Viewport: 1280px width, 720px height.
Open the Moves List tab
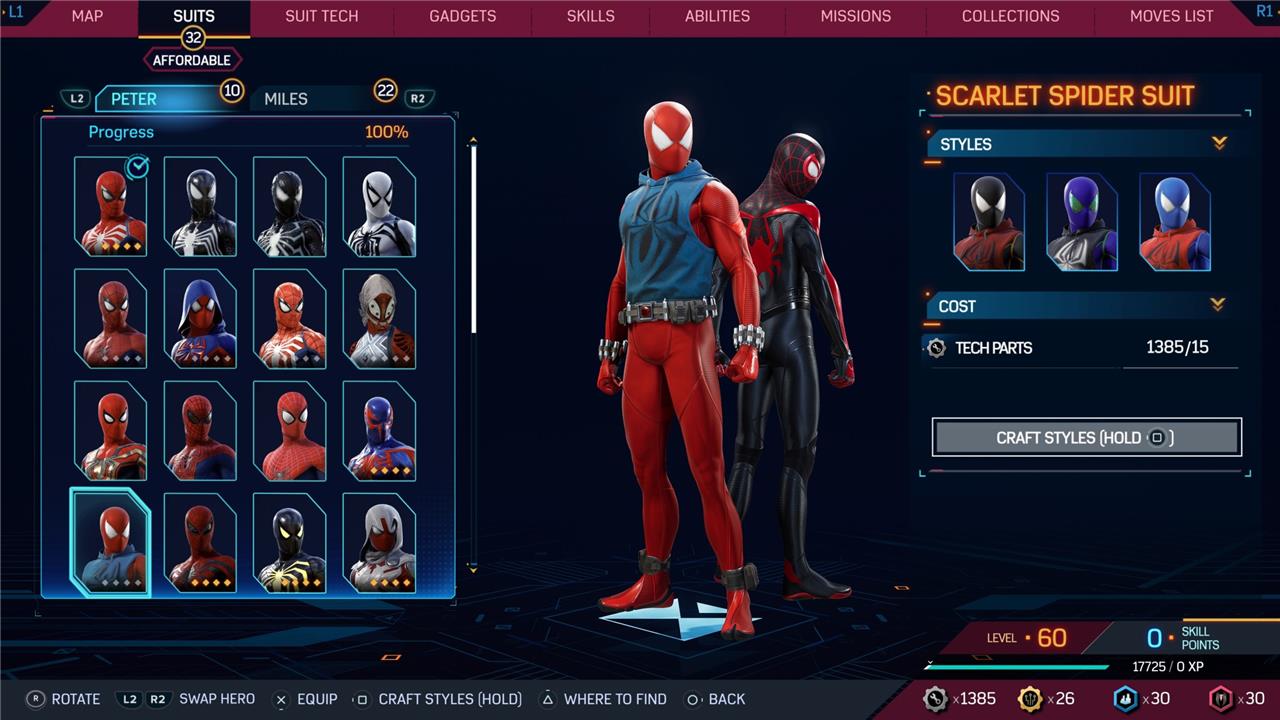pyautogui.click(x=1171, y=16)
